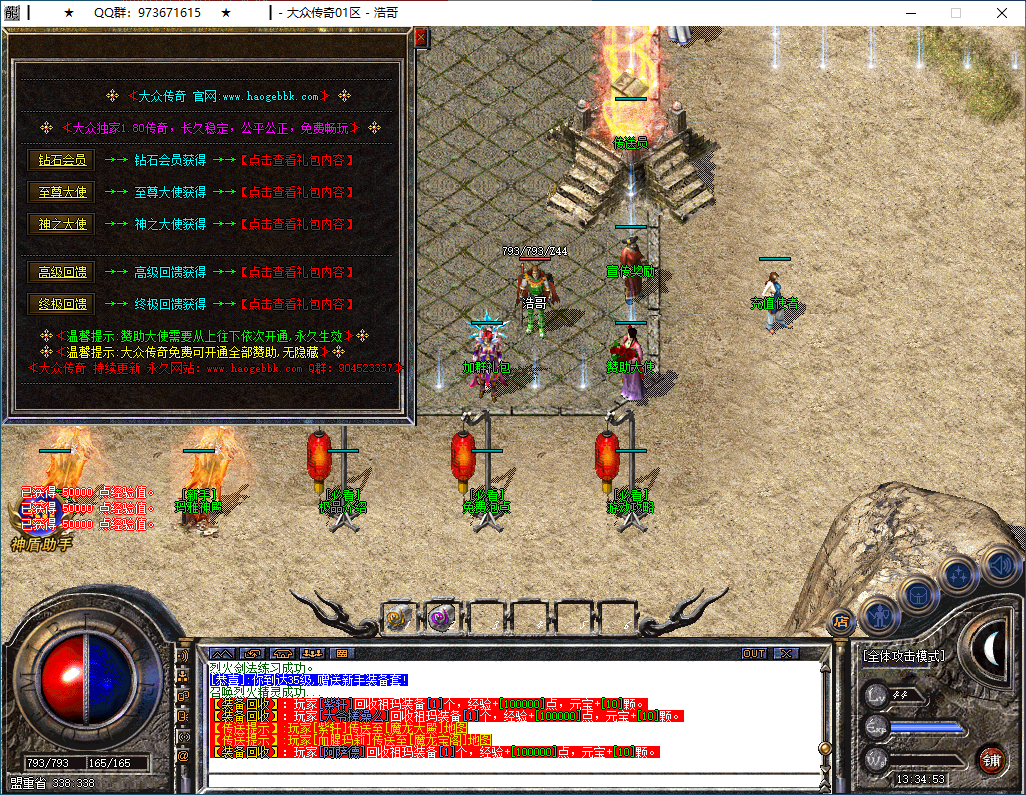
Task: Select the 神之大使 button
Action: tap(62, 224)
